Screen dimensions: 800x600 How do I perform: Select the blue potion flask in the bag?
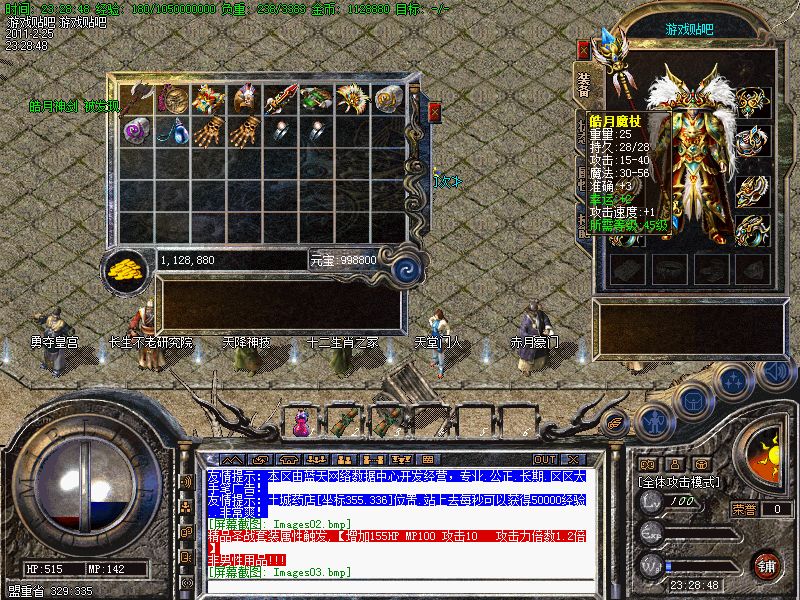174,129
